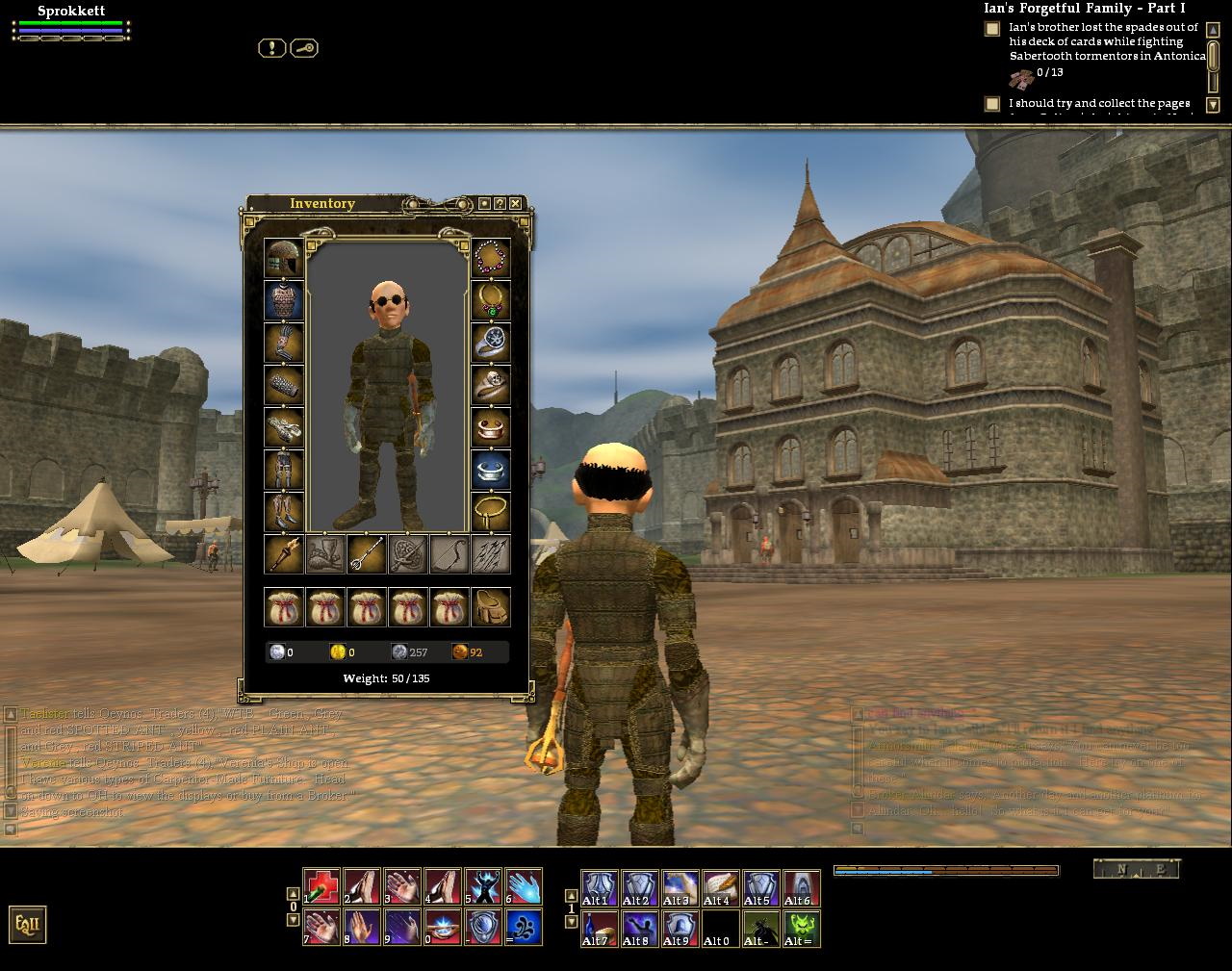1232x971 pixels.
Task: Select the bow in the weapon slots
Action: coord(449,556)
